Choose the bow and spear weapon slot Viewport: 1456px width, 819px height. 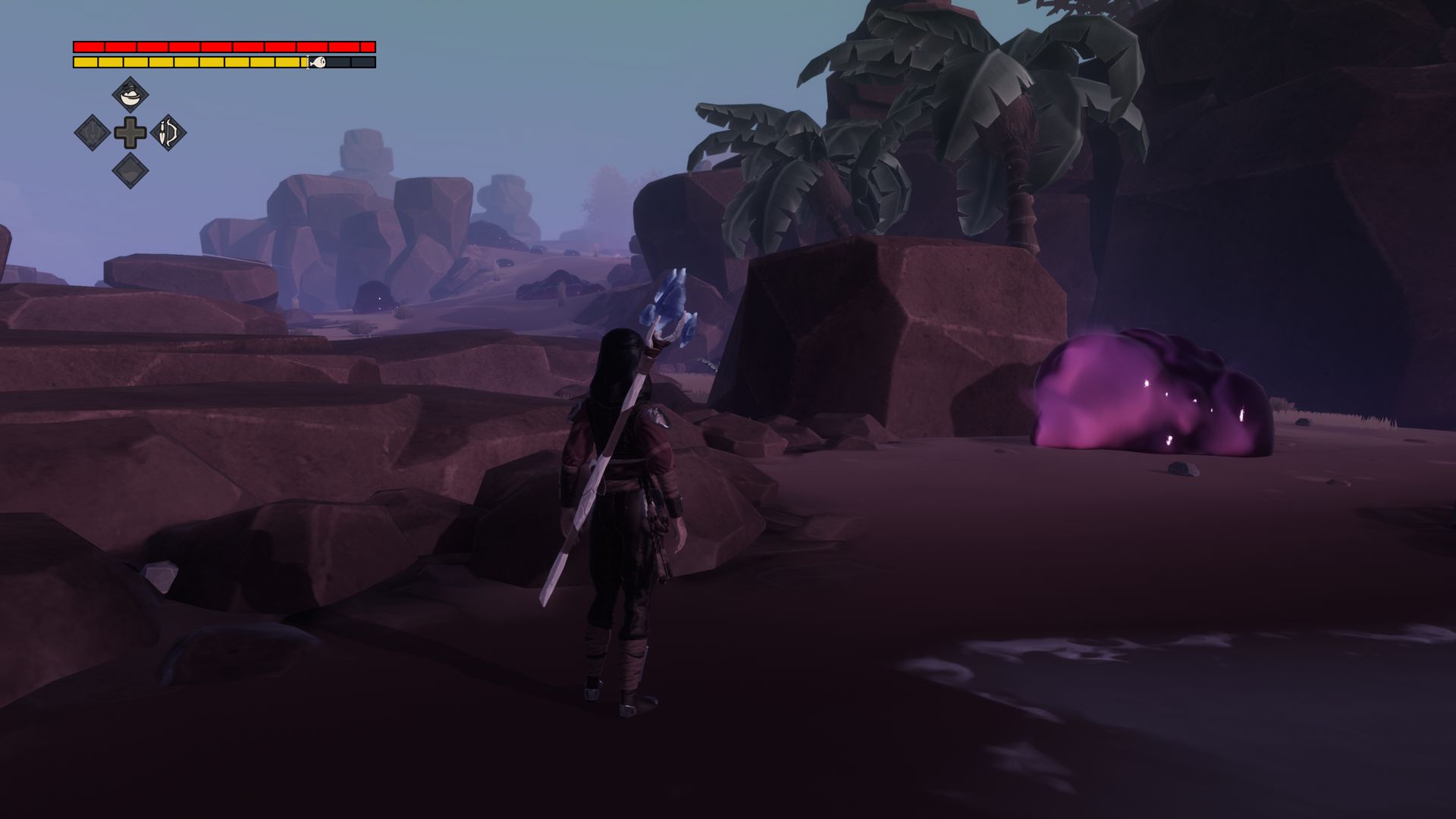tap(168, 133)
